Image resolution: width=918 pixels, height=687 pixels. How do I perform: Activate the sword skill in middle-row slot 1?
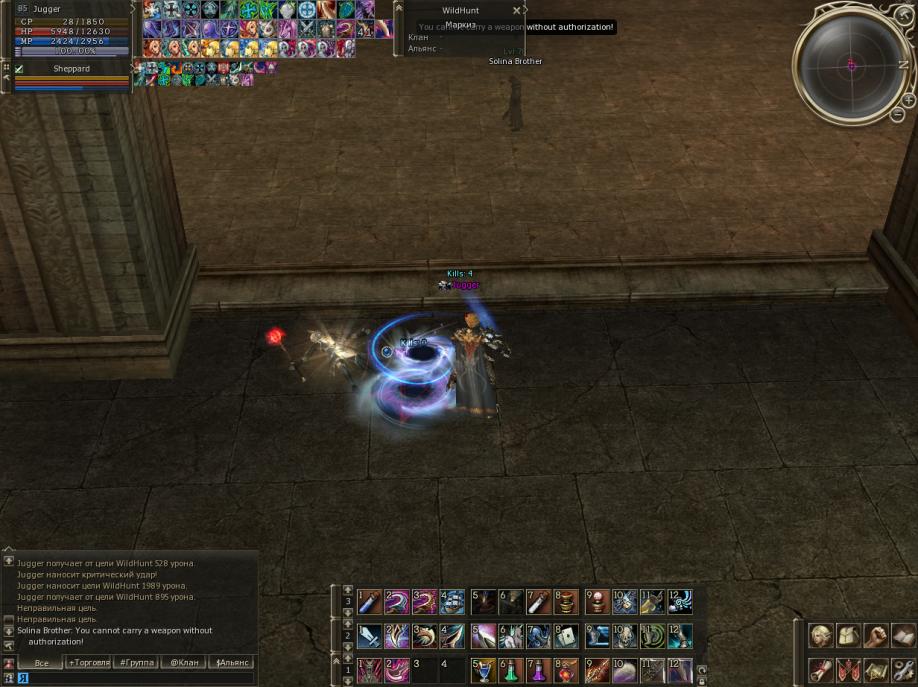point(369,635)
